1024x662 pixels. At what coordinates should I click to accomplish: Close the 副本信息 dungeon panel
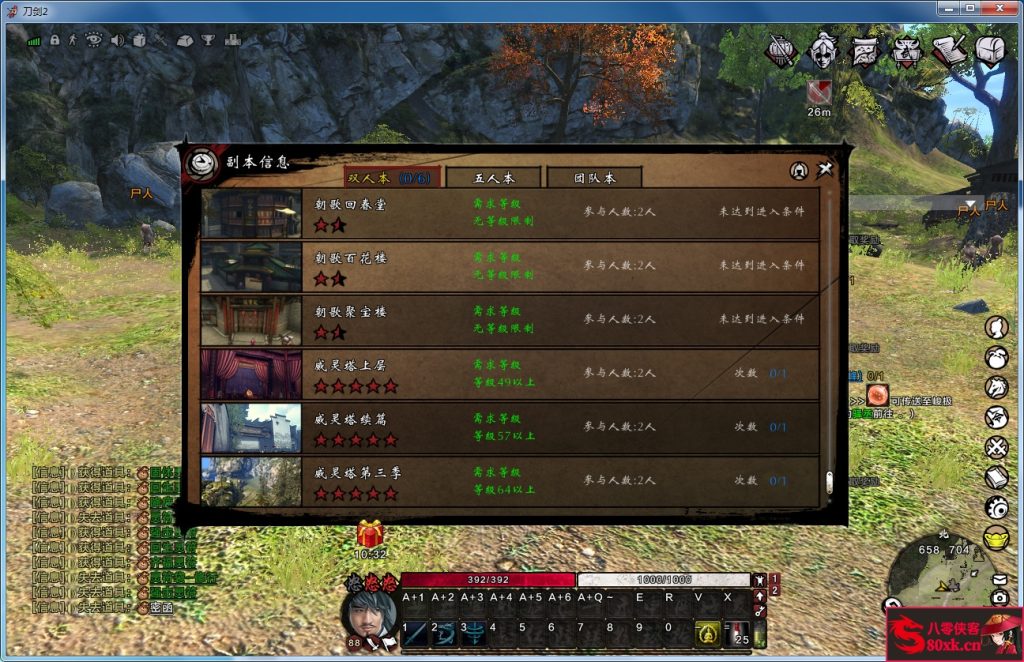(x=824, y=170)
